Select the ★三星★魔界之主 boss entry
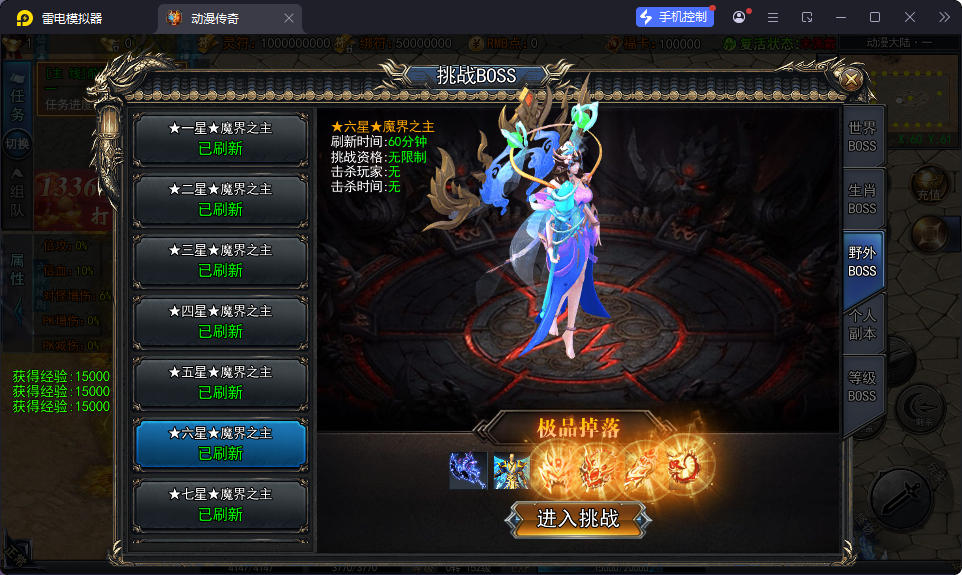The width and height of the screenshot is (962, 575). (221, 261)
